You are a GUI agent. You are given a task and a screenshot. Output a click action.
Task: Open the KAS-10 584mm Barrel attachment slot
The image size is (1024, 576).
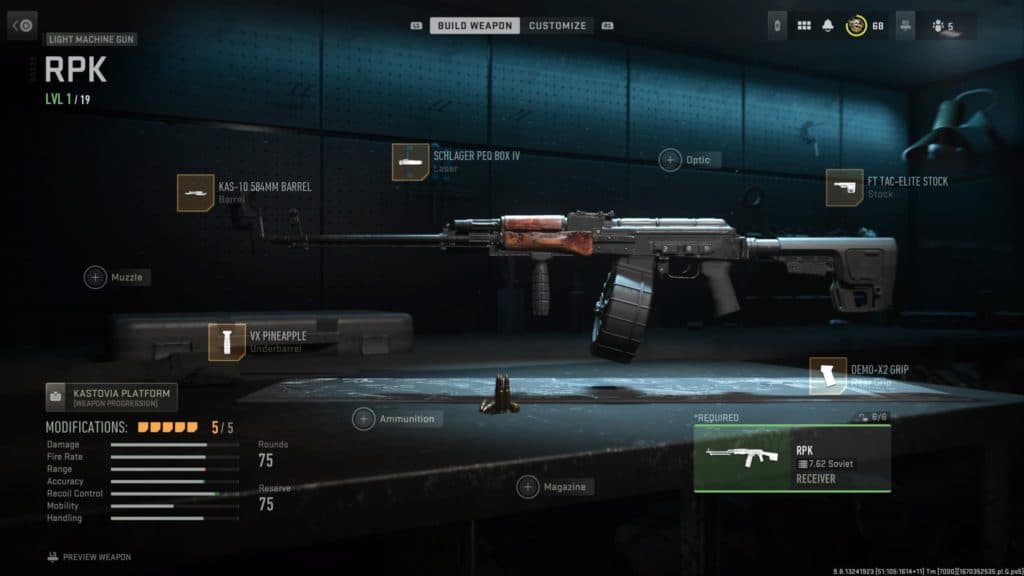pyautogui.click(x=195, y=192)
